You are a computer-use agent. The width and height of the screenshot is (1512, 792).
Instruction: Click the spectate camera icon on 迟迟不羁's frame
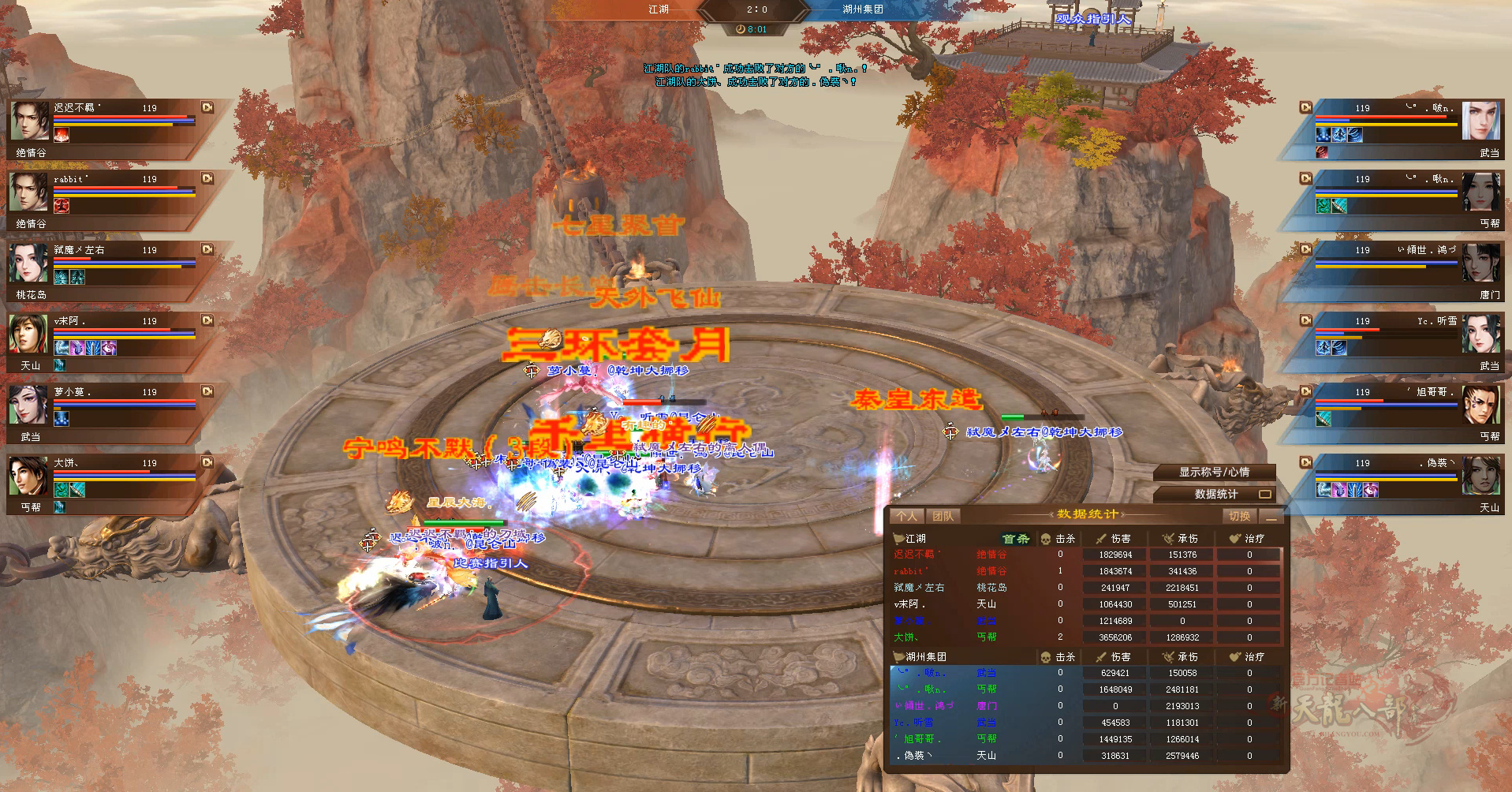point(207,108)
